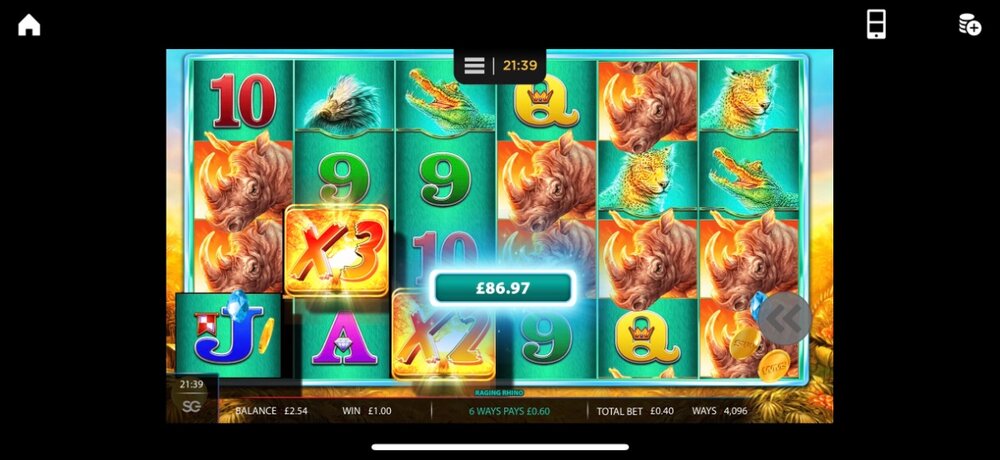
Task: Open the add coins deposit icon
Action: pos(969,25)
